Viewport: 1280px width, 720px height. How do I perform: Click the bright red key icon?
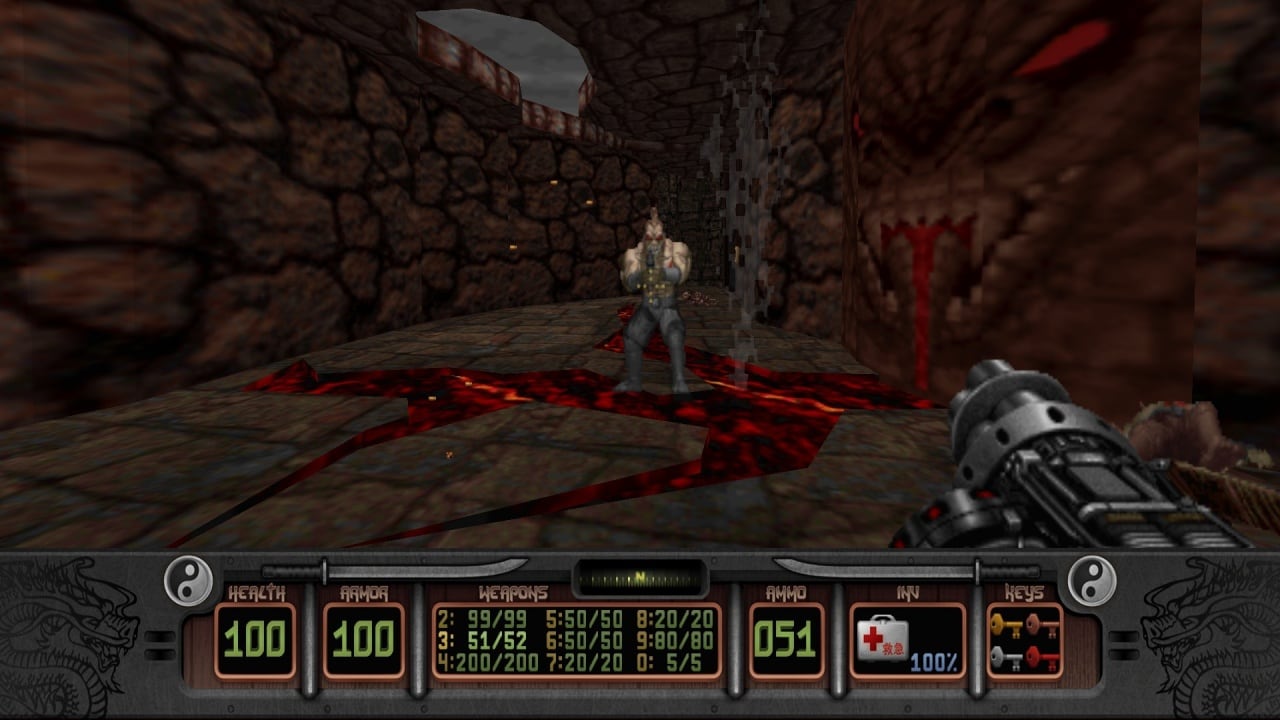(1039, 657)
